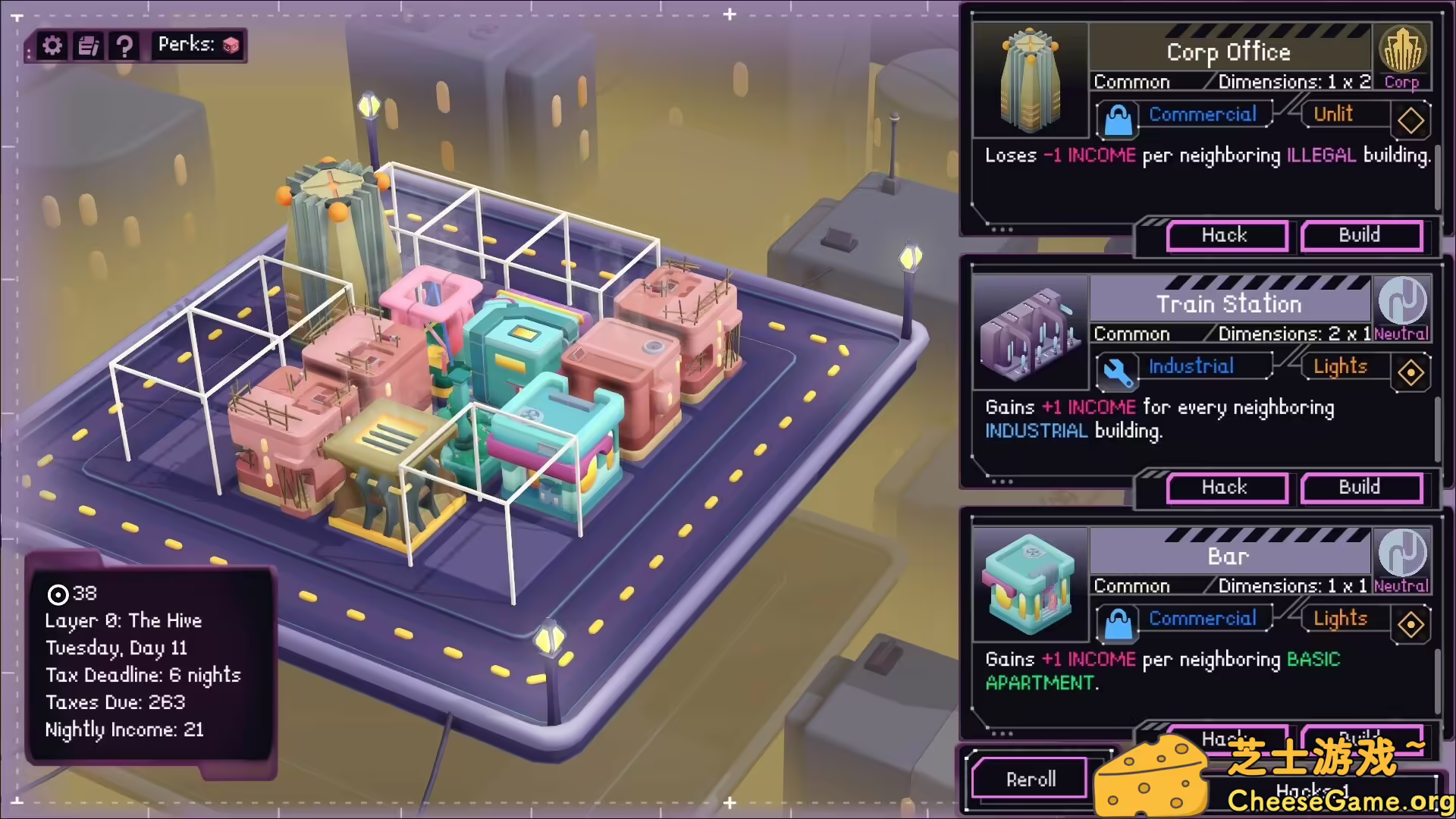The width and height of the screenshot is (1456, 819).
Task: Click the diamond indicator beside Unlit toggle
Action: [1411, 120]
